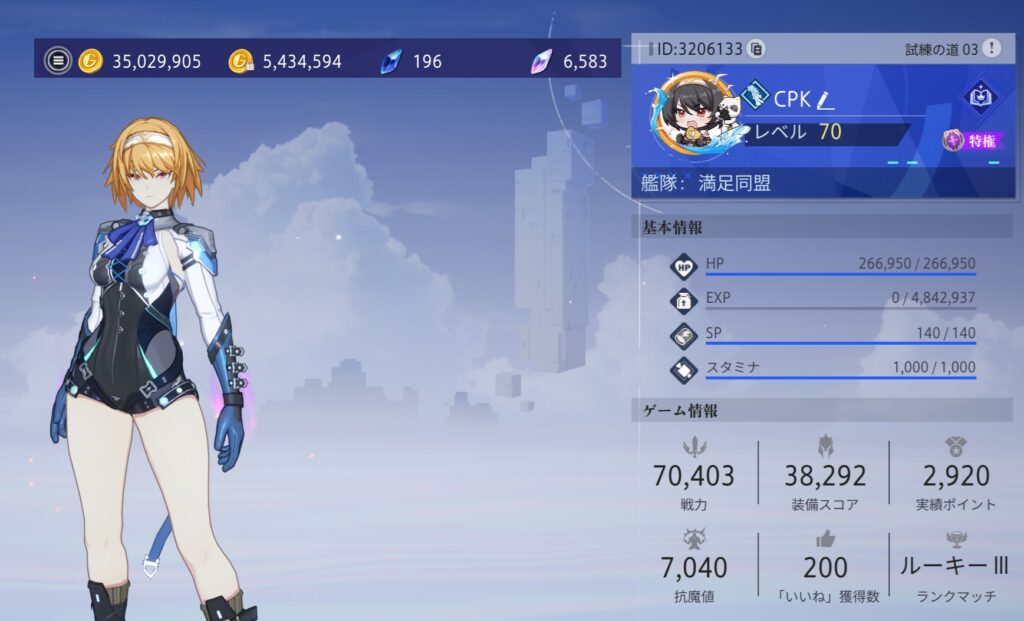
Task: Show the exclamation mark info for 試練の道
Action: (x=990, y=48)
